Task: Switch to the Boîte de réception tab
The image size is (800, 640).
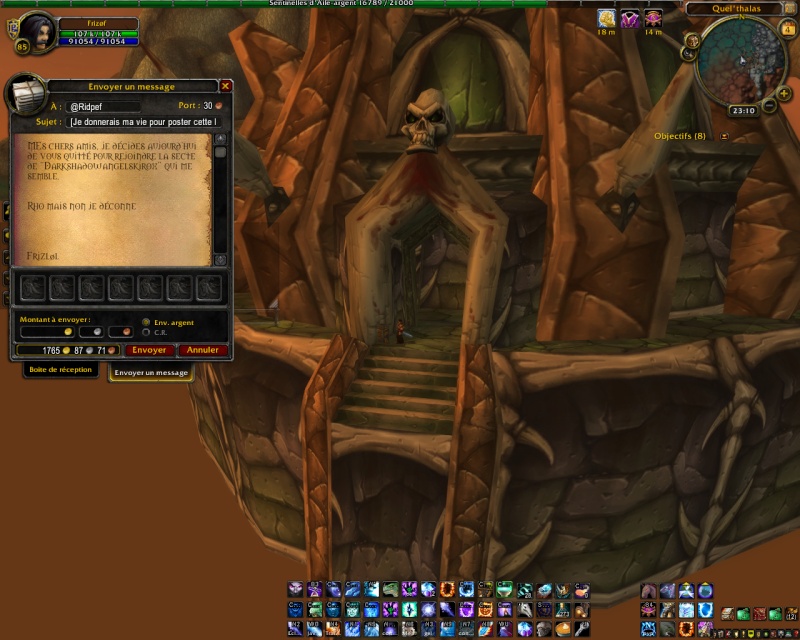Action: coord(60,370)
